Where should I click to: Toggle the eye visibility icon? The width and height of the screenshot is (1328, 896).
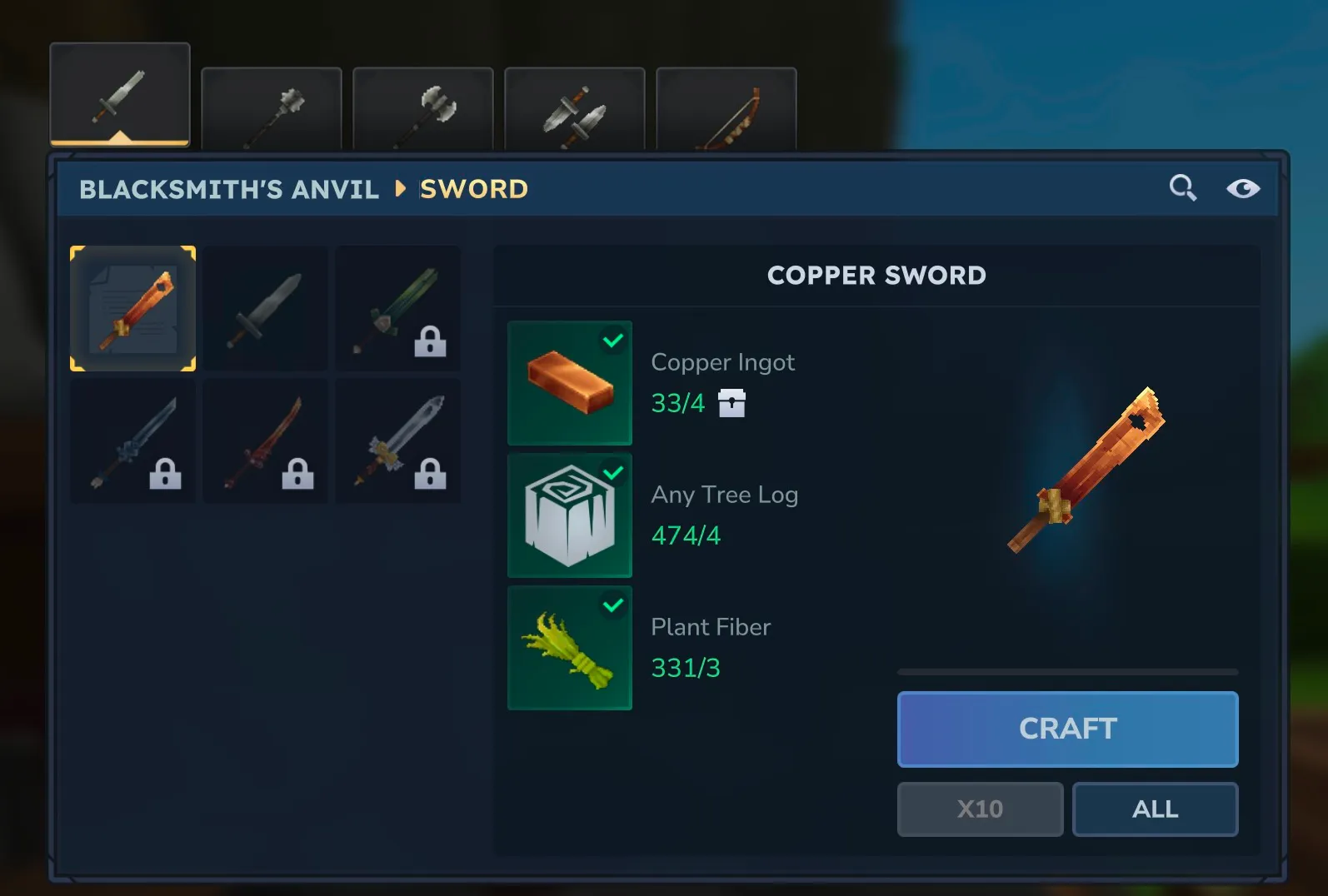1242,188
